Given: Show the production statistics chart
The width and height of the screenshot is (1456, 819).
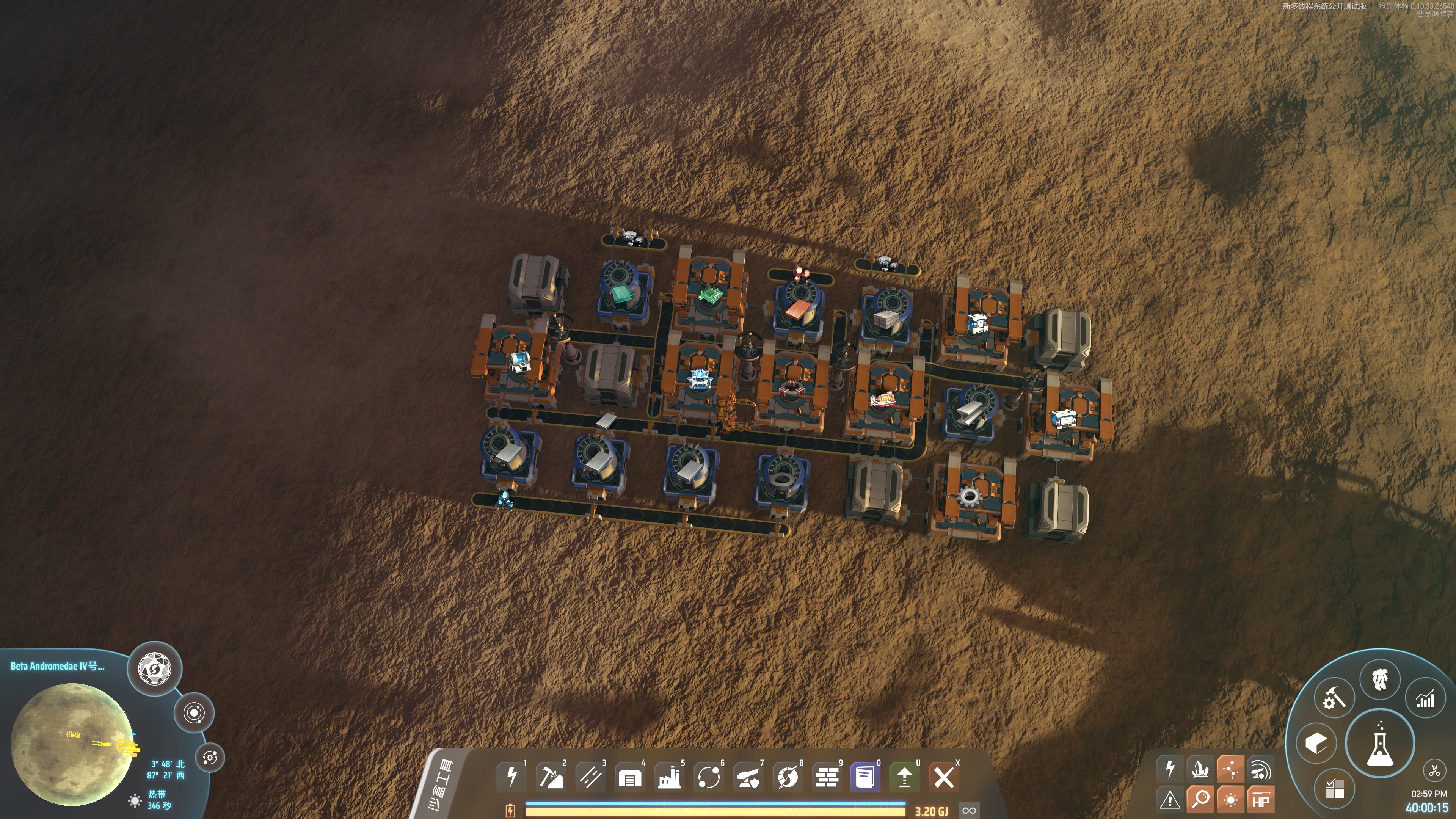Looking at the screenshot, I should tap(1425, 699).
